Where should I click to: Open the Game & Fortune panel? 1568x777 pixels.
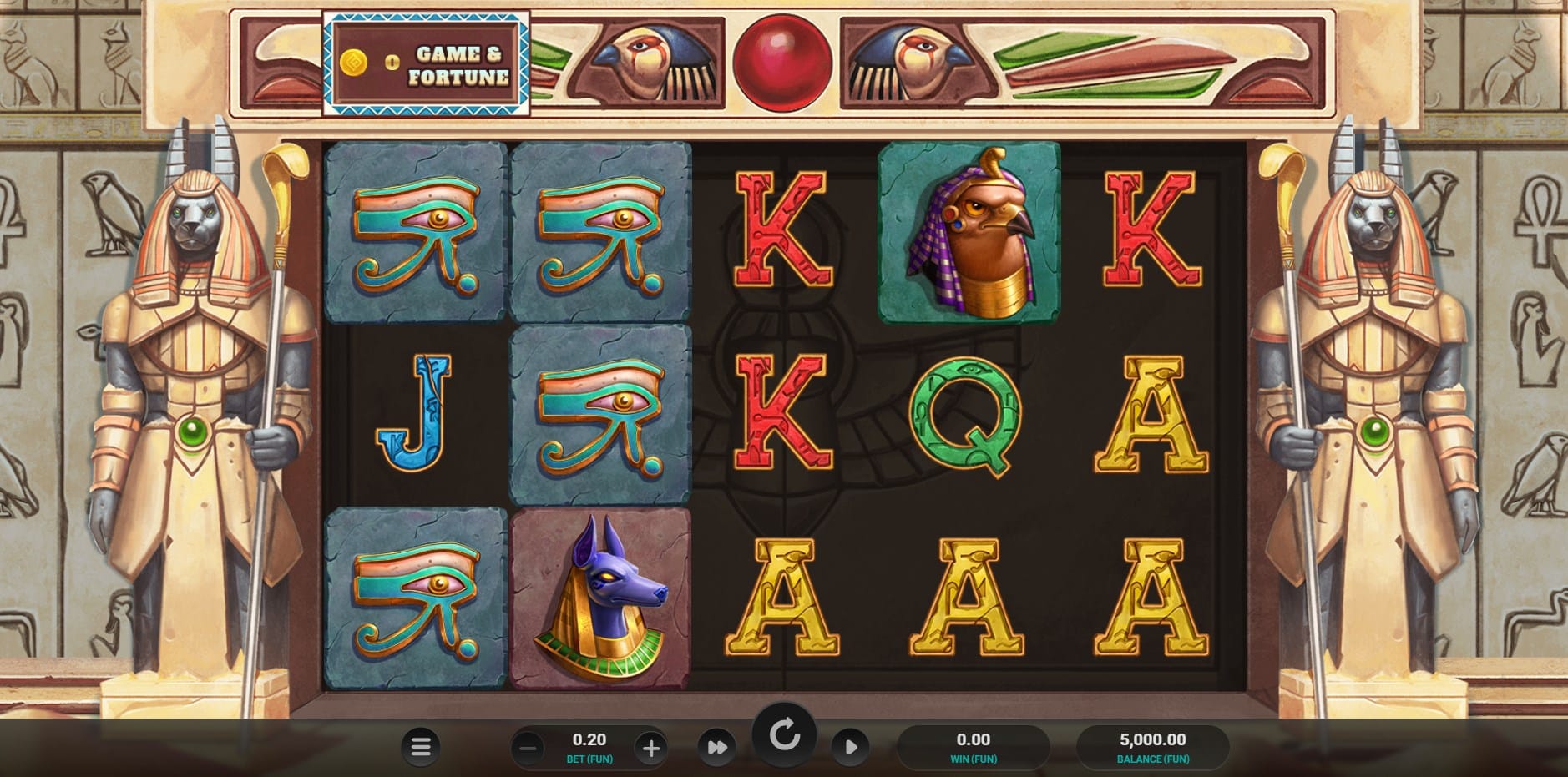[x=426, y=63]
